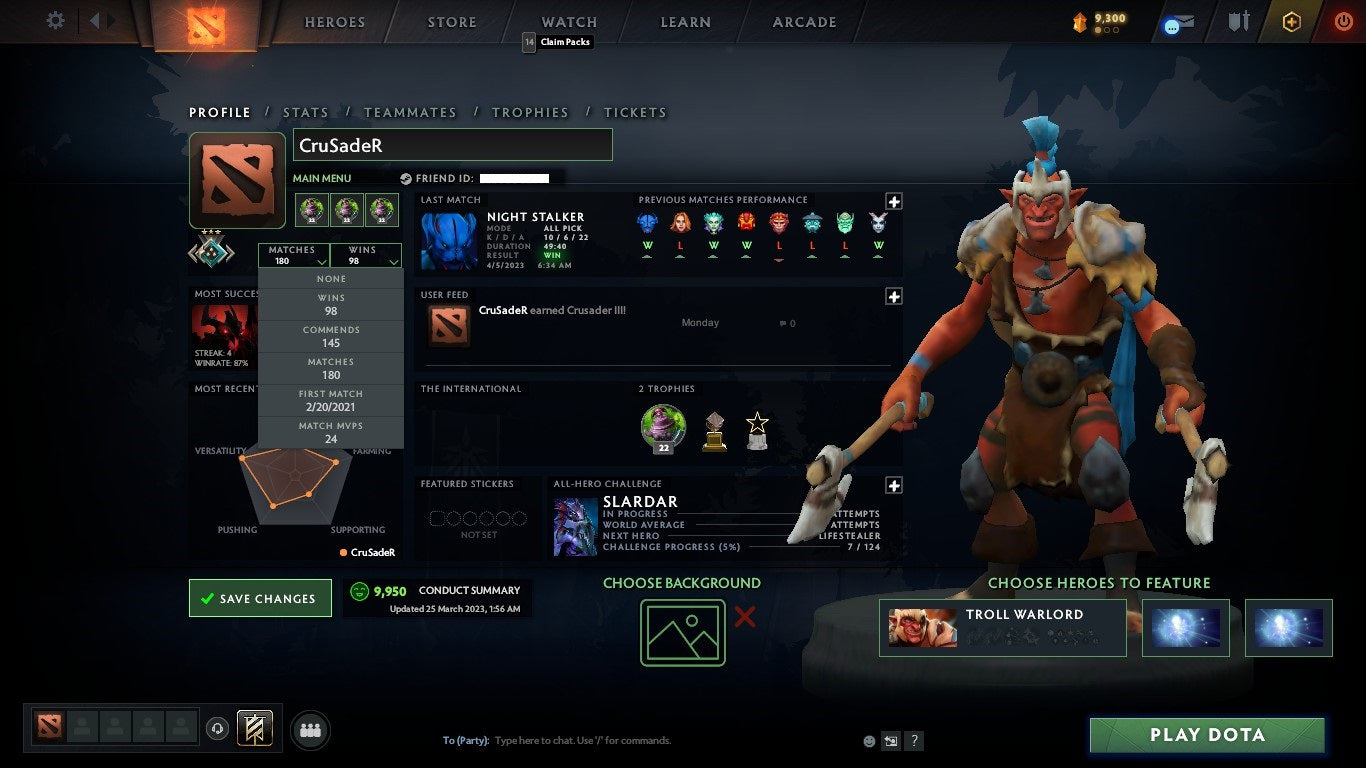Image resolution: width=1366 pixels, height=768 pixels.
Task: Open the voice chat headset icon
Action: pyautogui.click(x=218, y=730)
